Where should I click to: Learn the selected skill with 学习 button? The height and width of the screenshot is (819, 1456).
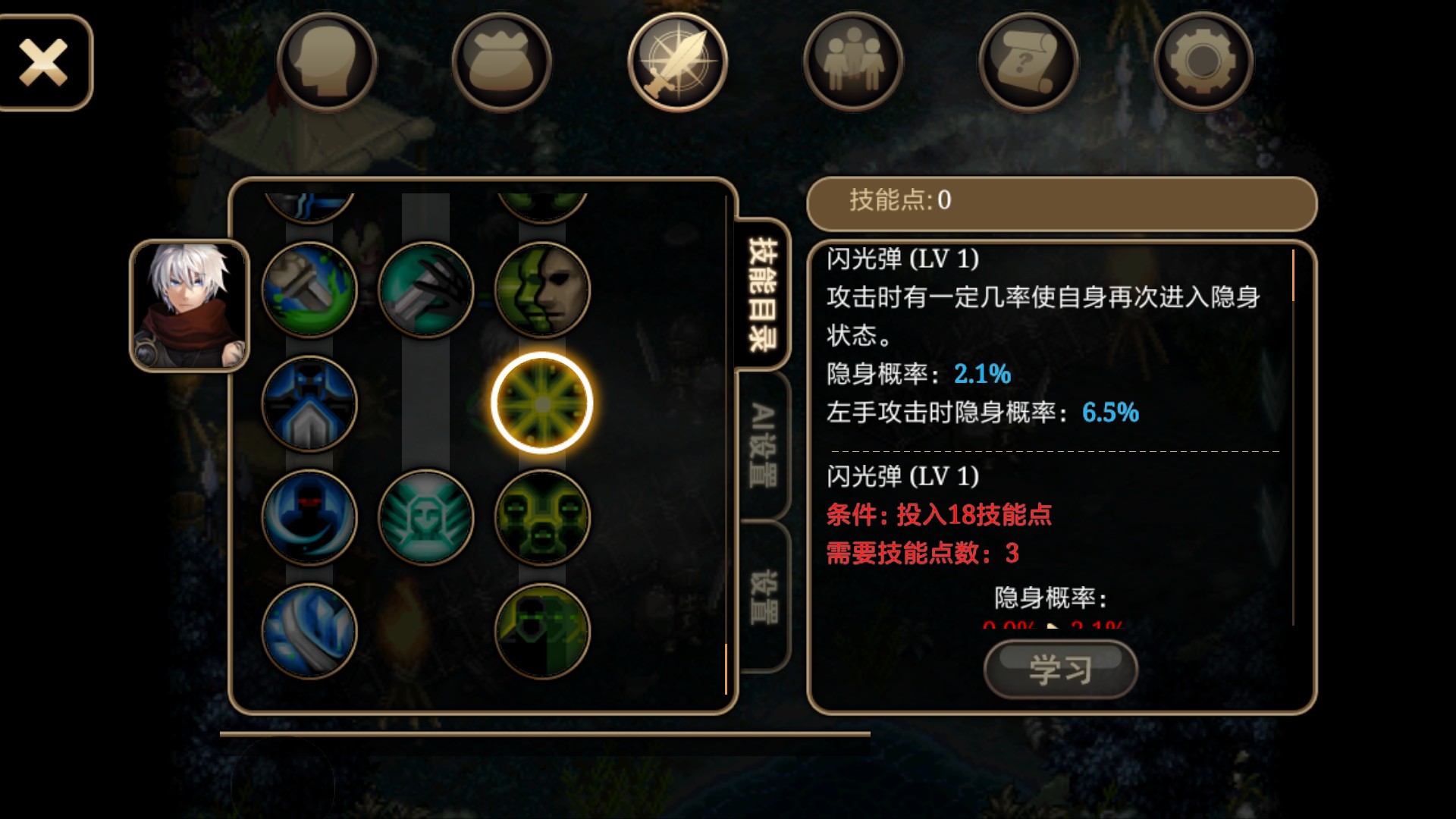coord(1060,670)
